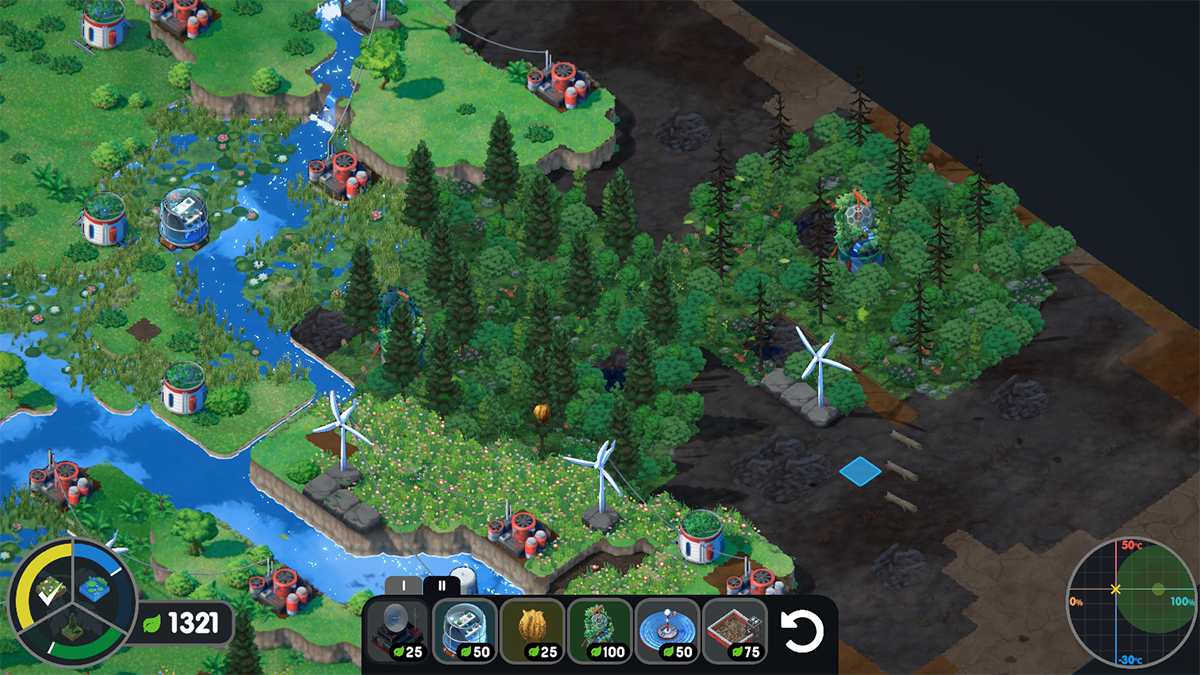Select the phase II tab
Image resolution: width=1200 pixels, height=675 pixels.
(x=440, y=586)
